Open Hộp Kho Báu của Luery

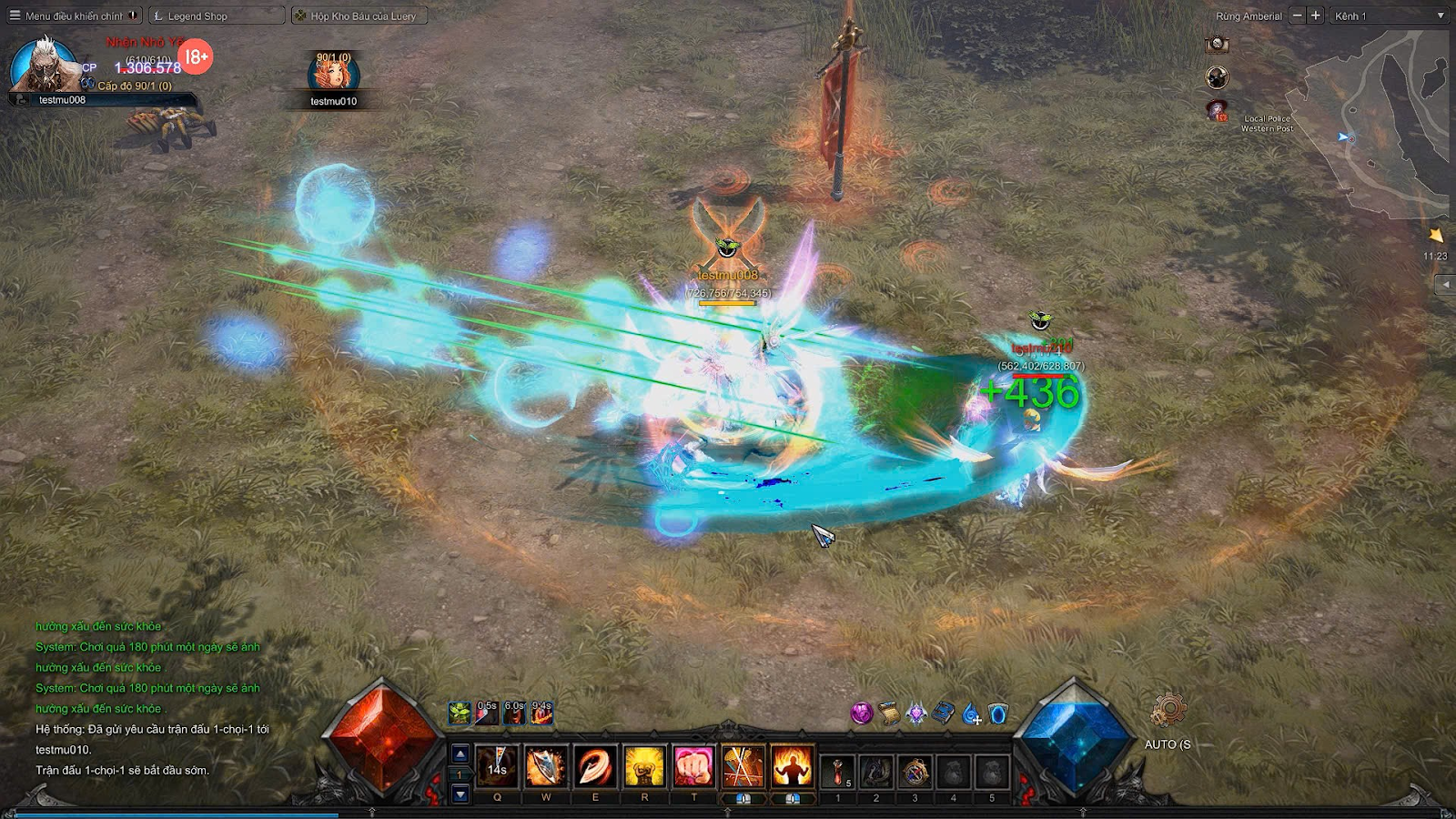coord(359,15)
